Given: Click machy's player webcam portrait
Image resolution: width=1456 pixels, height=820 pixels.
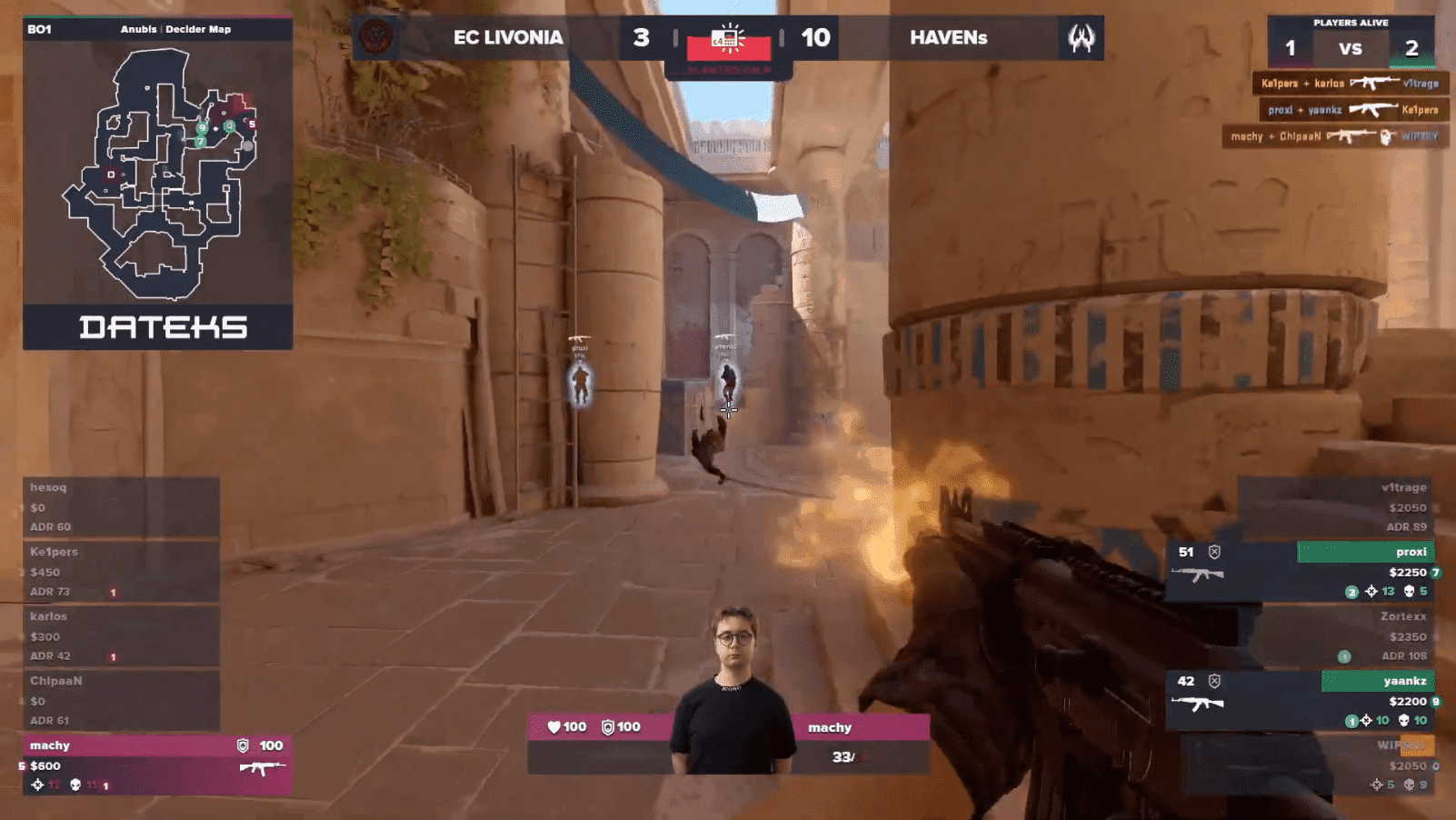Looking at the screenshot, I should pyautogui.click(x=733, y=691).
